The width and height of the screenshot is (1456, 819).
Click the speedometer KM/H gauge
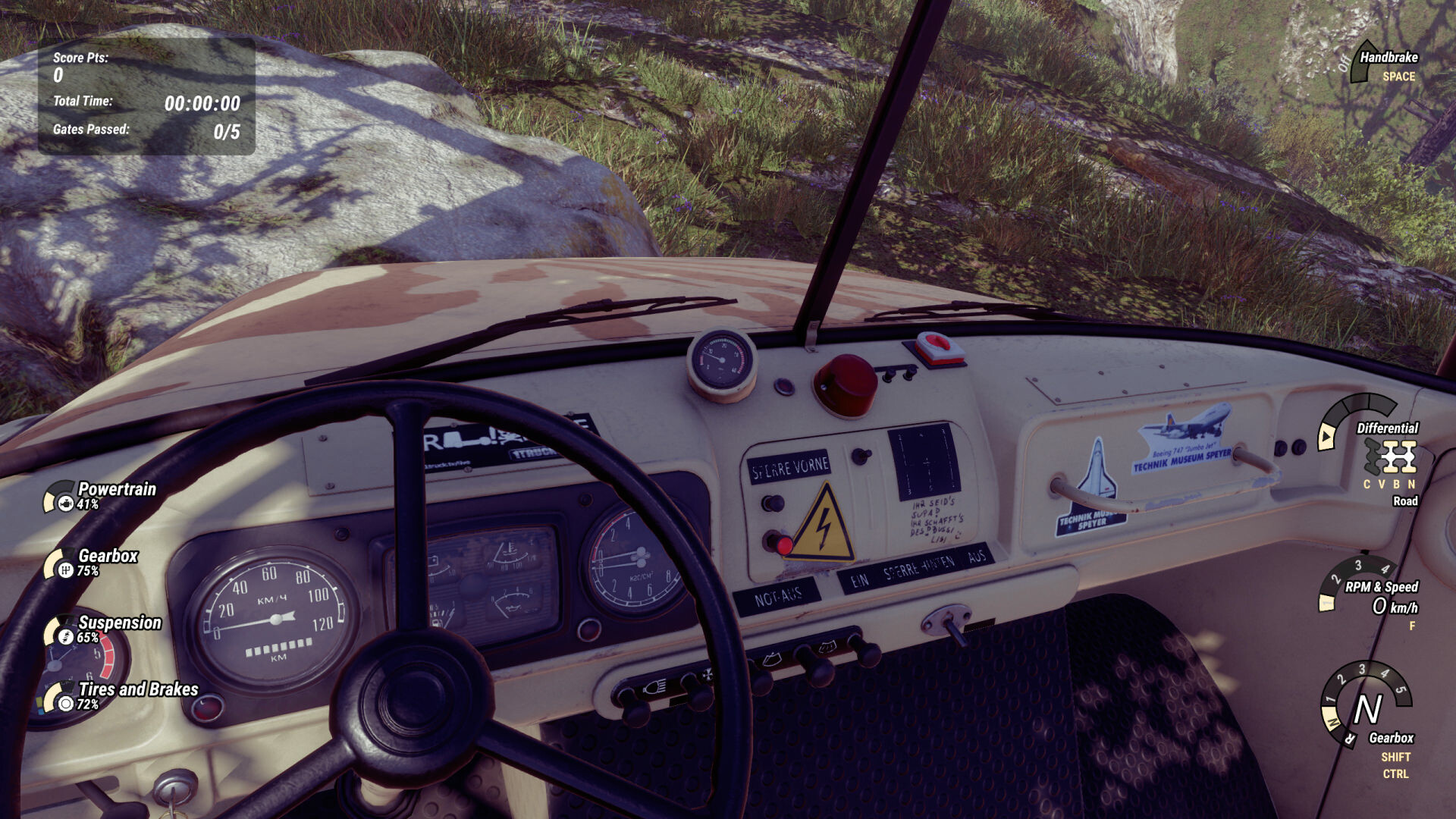[275, 616]
